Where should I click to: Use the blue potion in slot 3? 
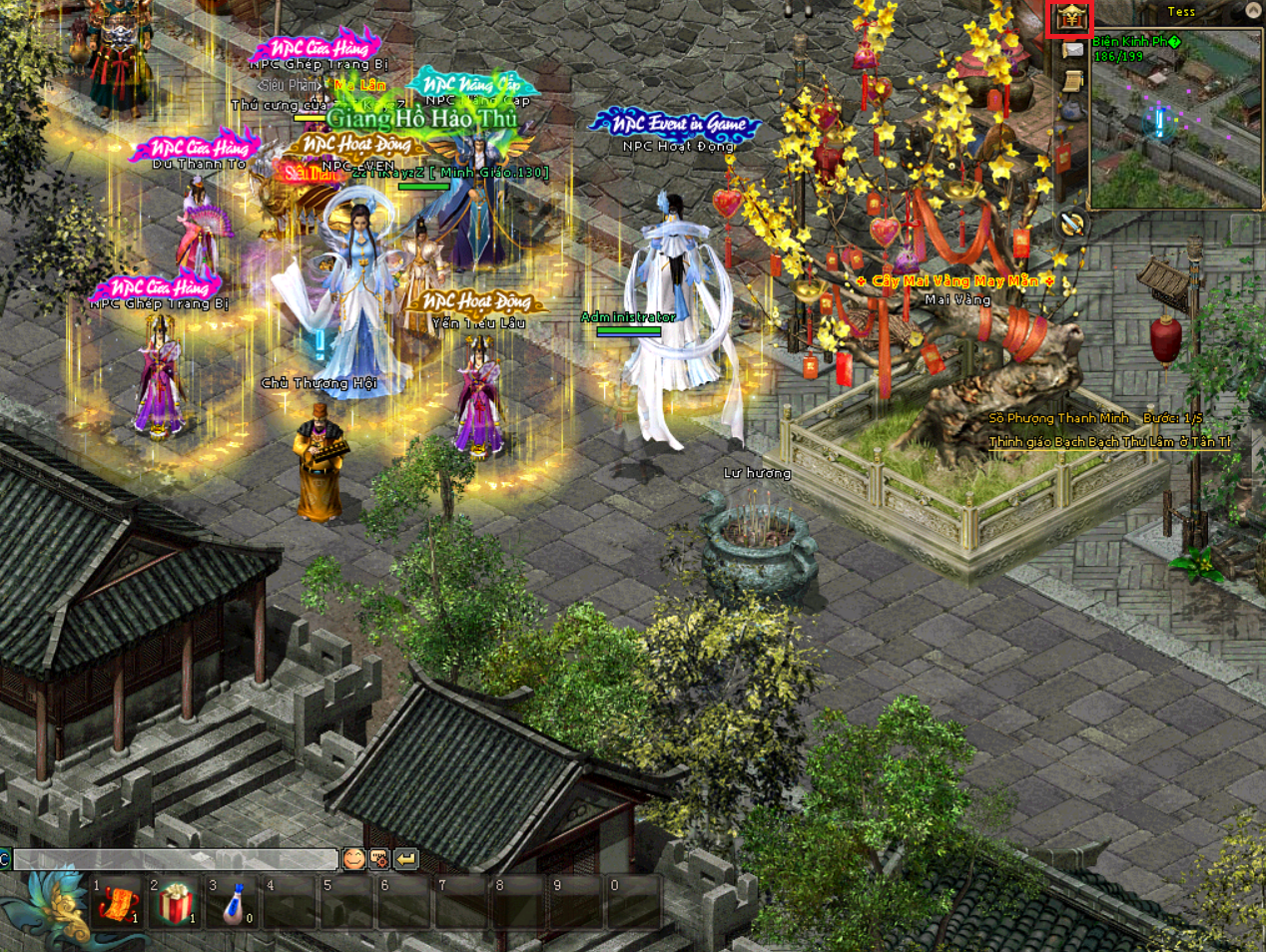pos(235,904)
